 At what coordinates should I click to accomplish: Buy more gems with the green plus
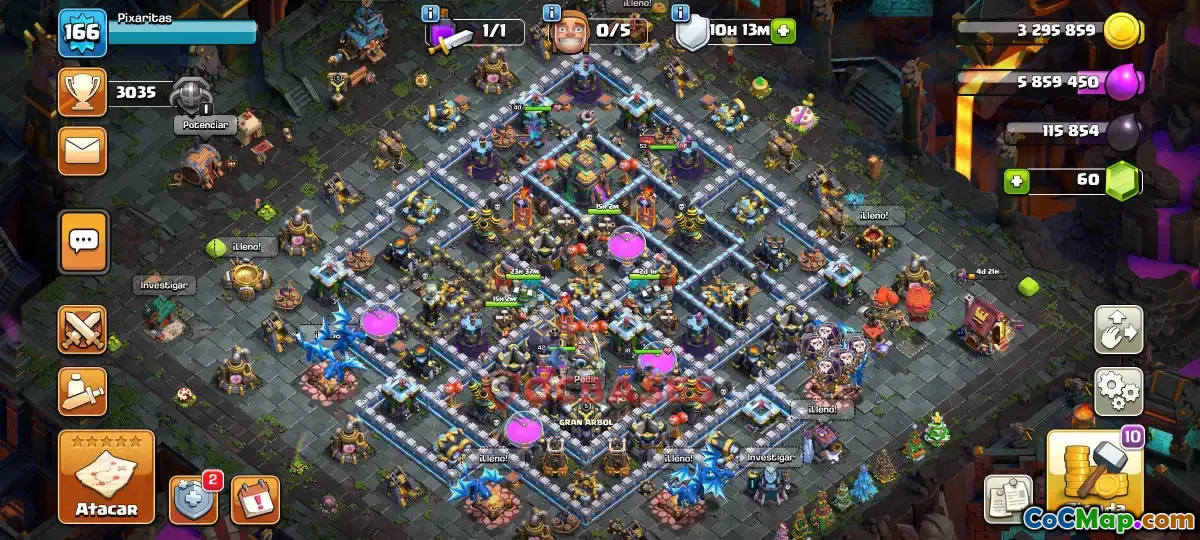coord(1017,182)
